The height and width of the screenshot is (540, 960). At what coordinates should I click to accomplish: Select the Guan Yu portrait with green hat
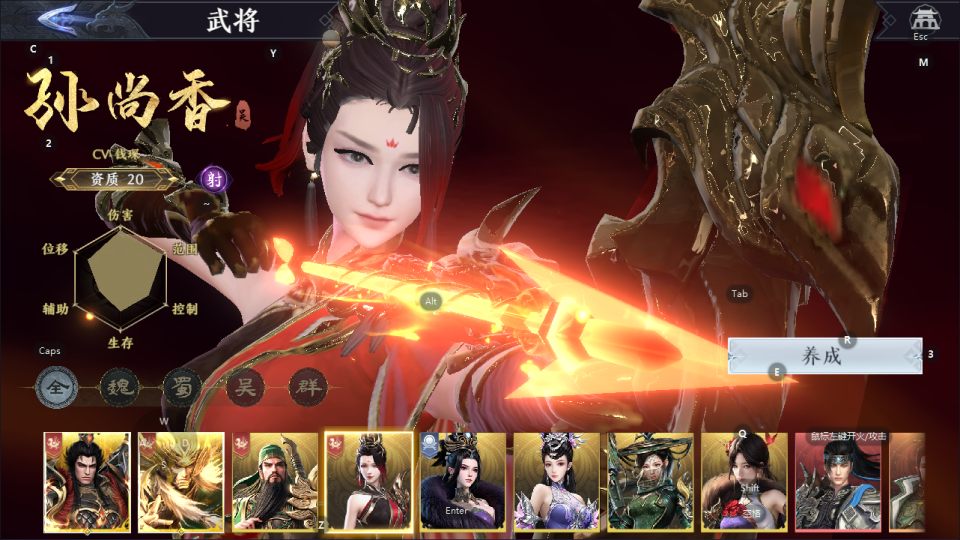click(x=275, y=481)
